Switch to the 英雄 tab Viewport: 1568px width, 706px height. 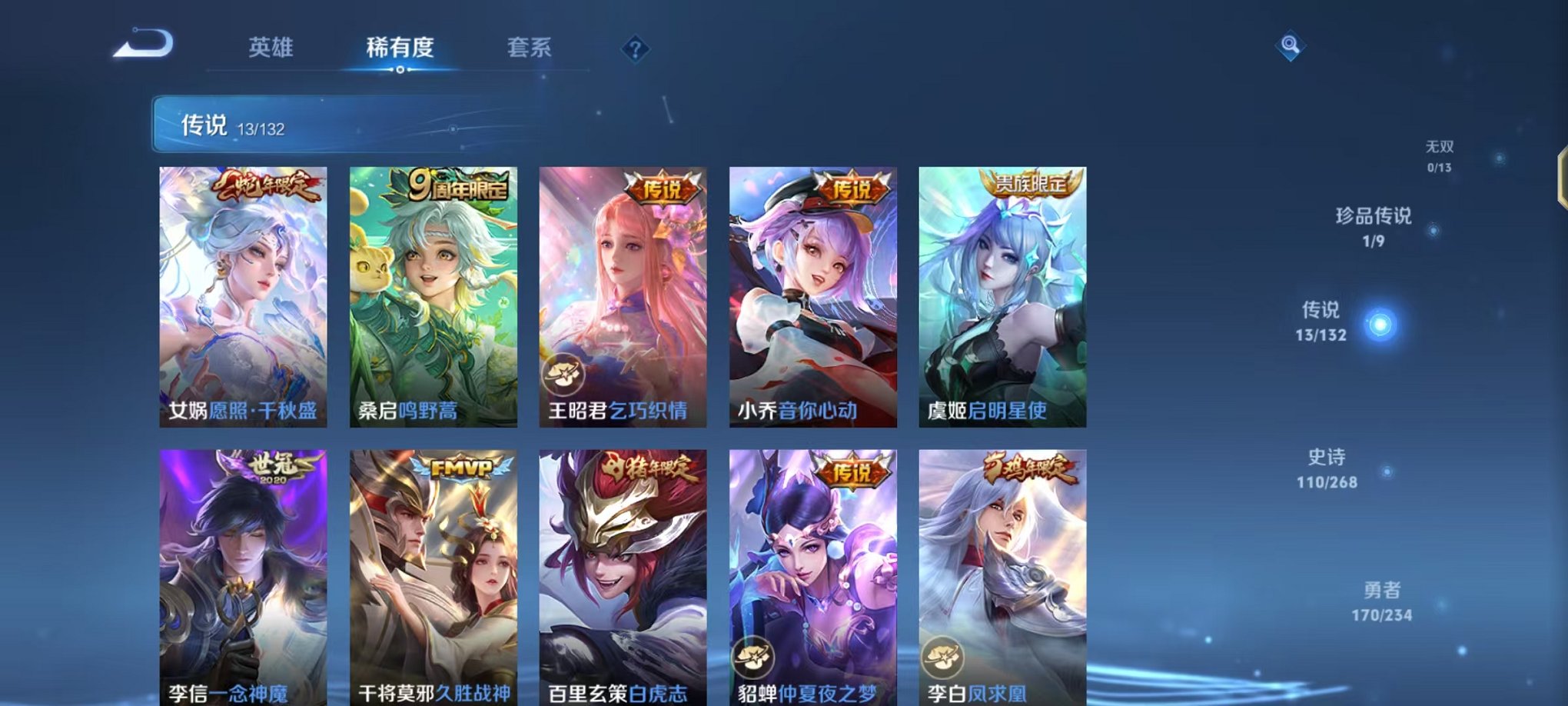[271, 46]
